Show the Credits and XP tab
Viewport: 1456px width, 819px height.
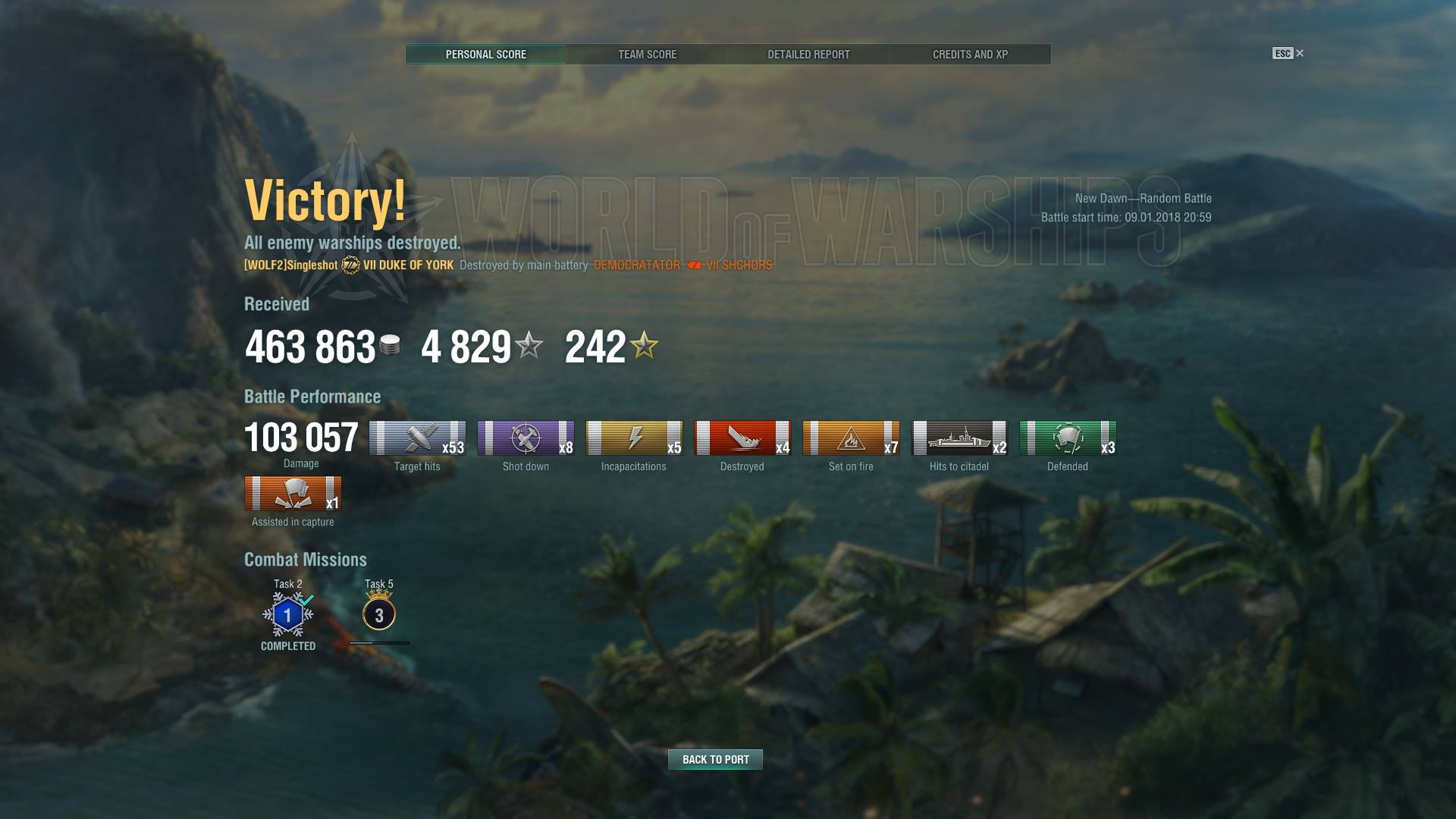pyautogui.click(x=970, y=55)
